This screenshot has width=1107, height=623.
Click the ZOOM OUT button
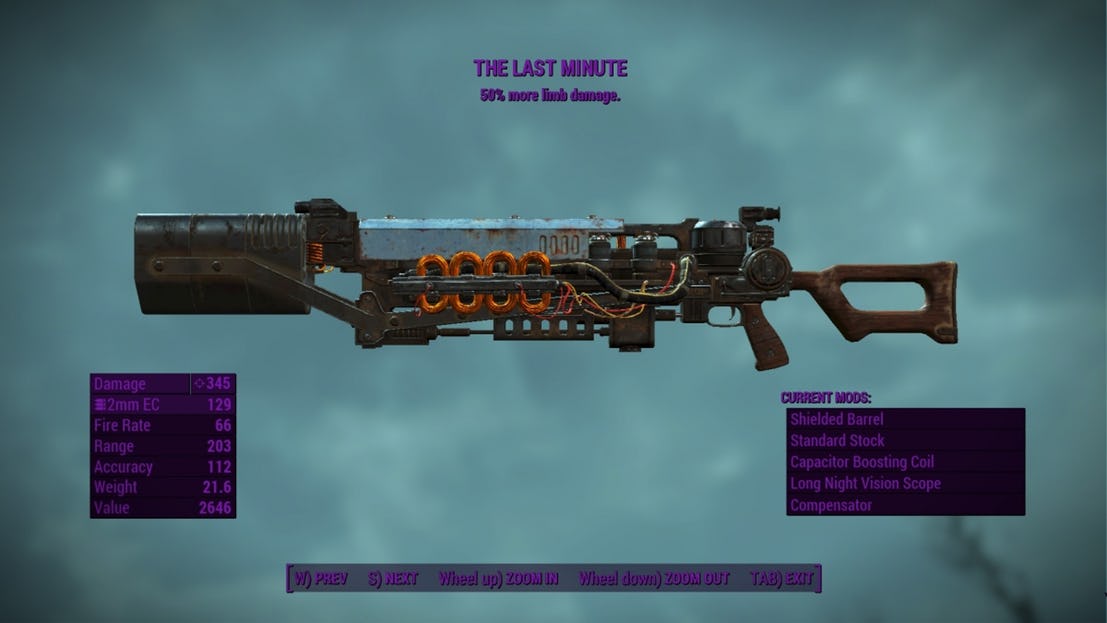click(654, 579)
